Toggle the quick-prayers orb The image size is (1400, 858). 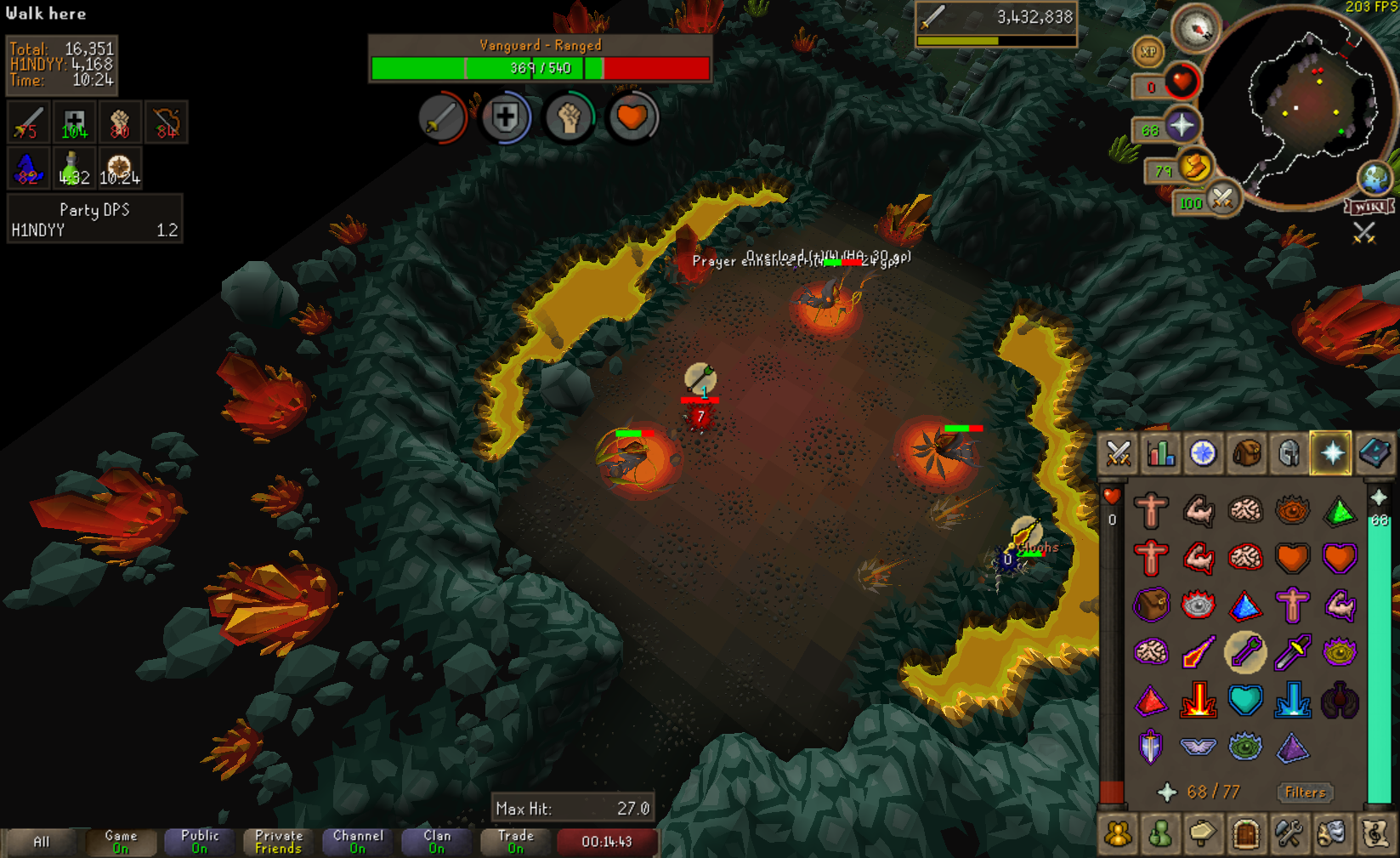[x=1181, y=127]
